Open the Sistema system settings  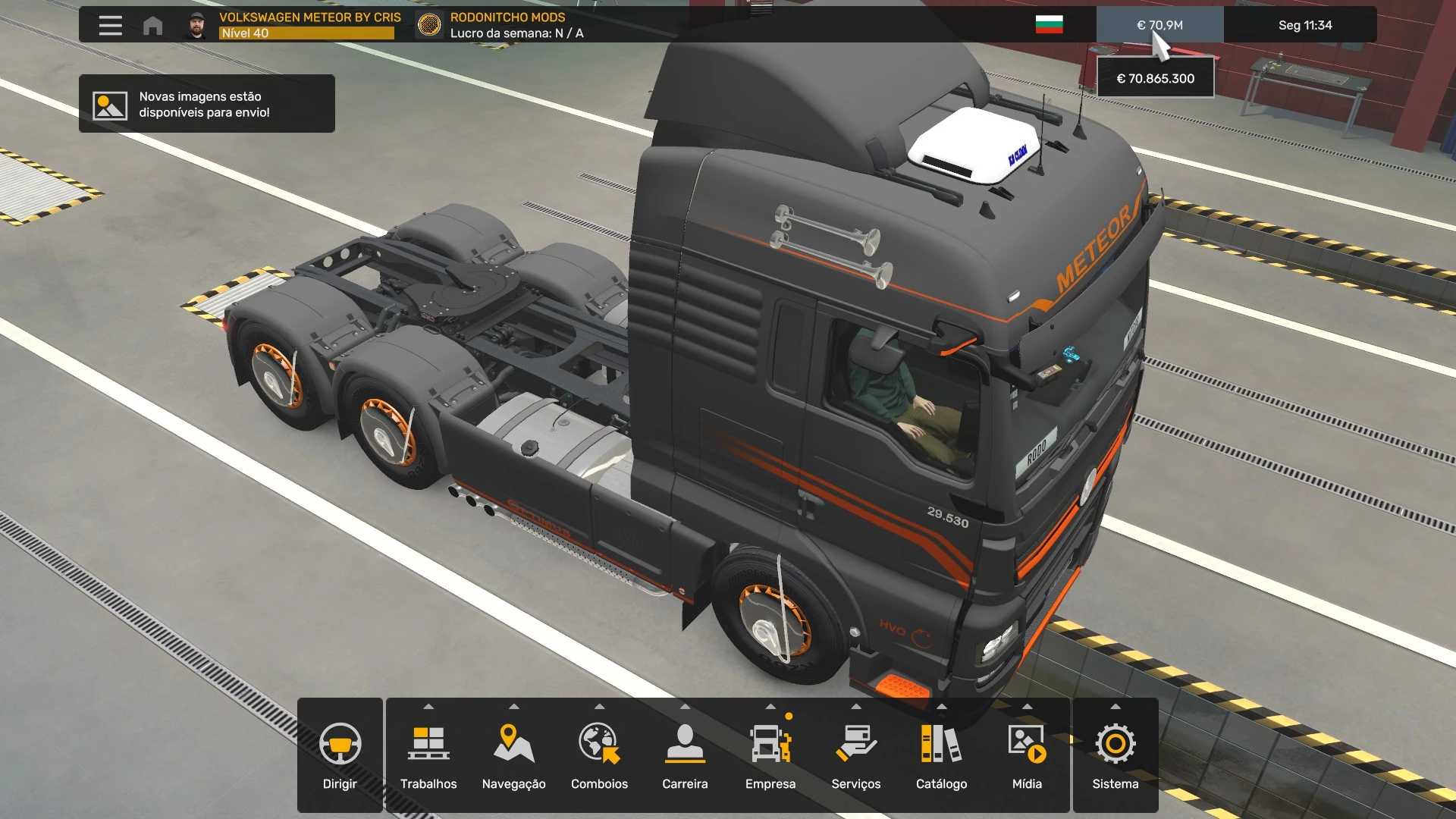pos(1115,755)
